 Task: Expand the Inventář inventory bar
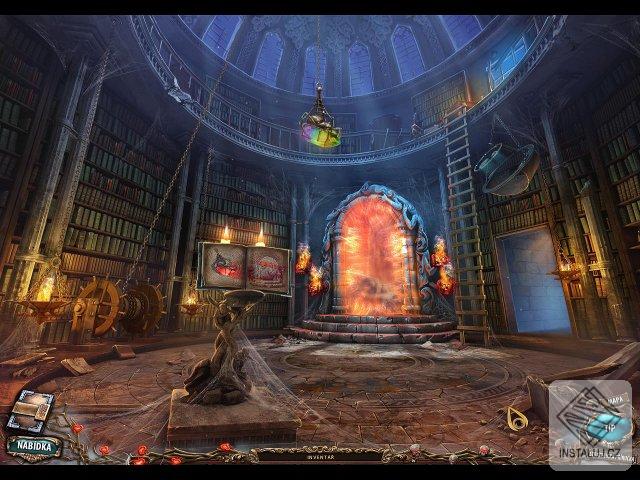click(318, 454)
